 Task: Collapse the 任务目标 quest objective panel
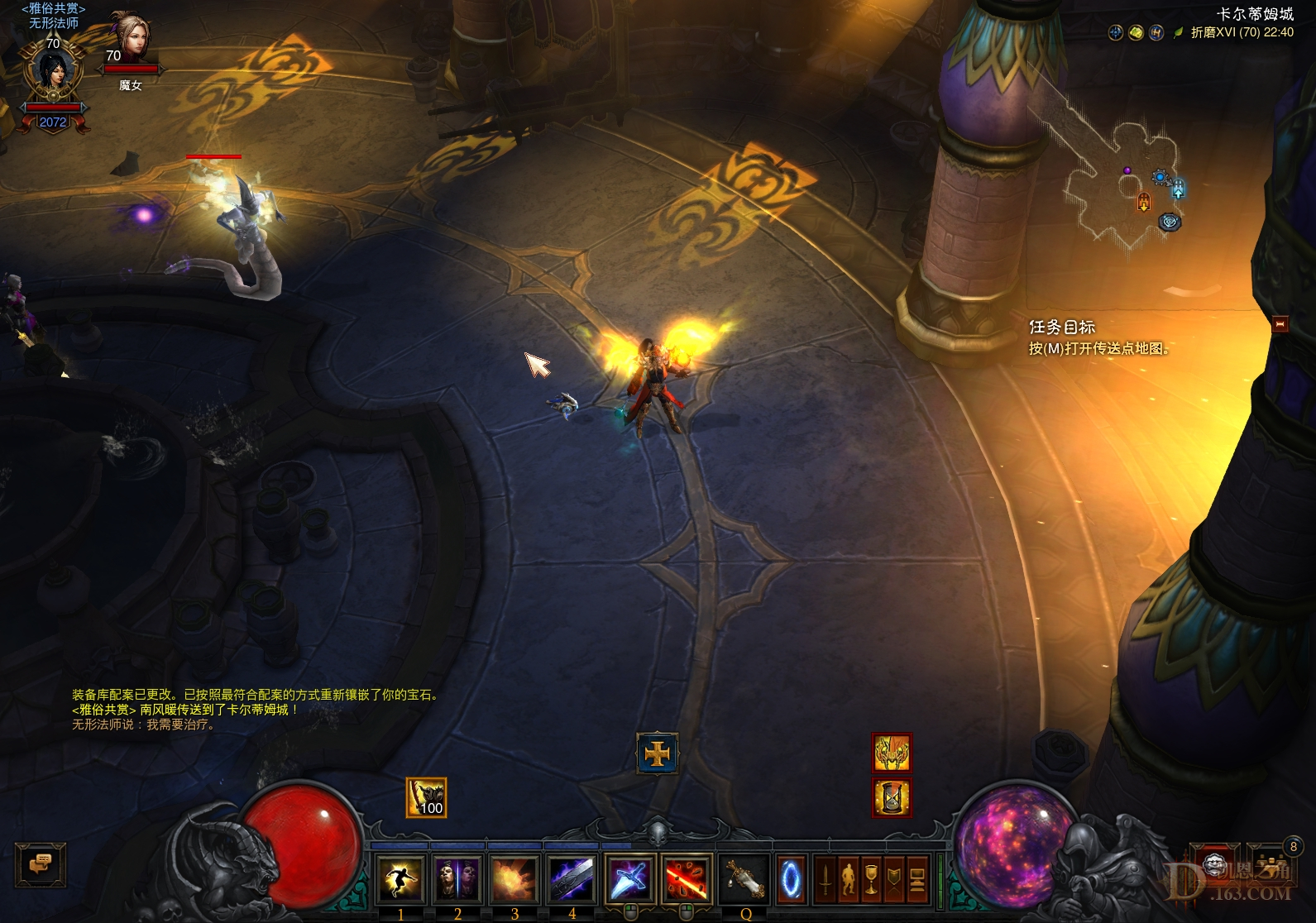pos(1282,324)
